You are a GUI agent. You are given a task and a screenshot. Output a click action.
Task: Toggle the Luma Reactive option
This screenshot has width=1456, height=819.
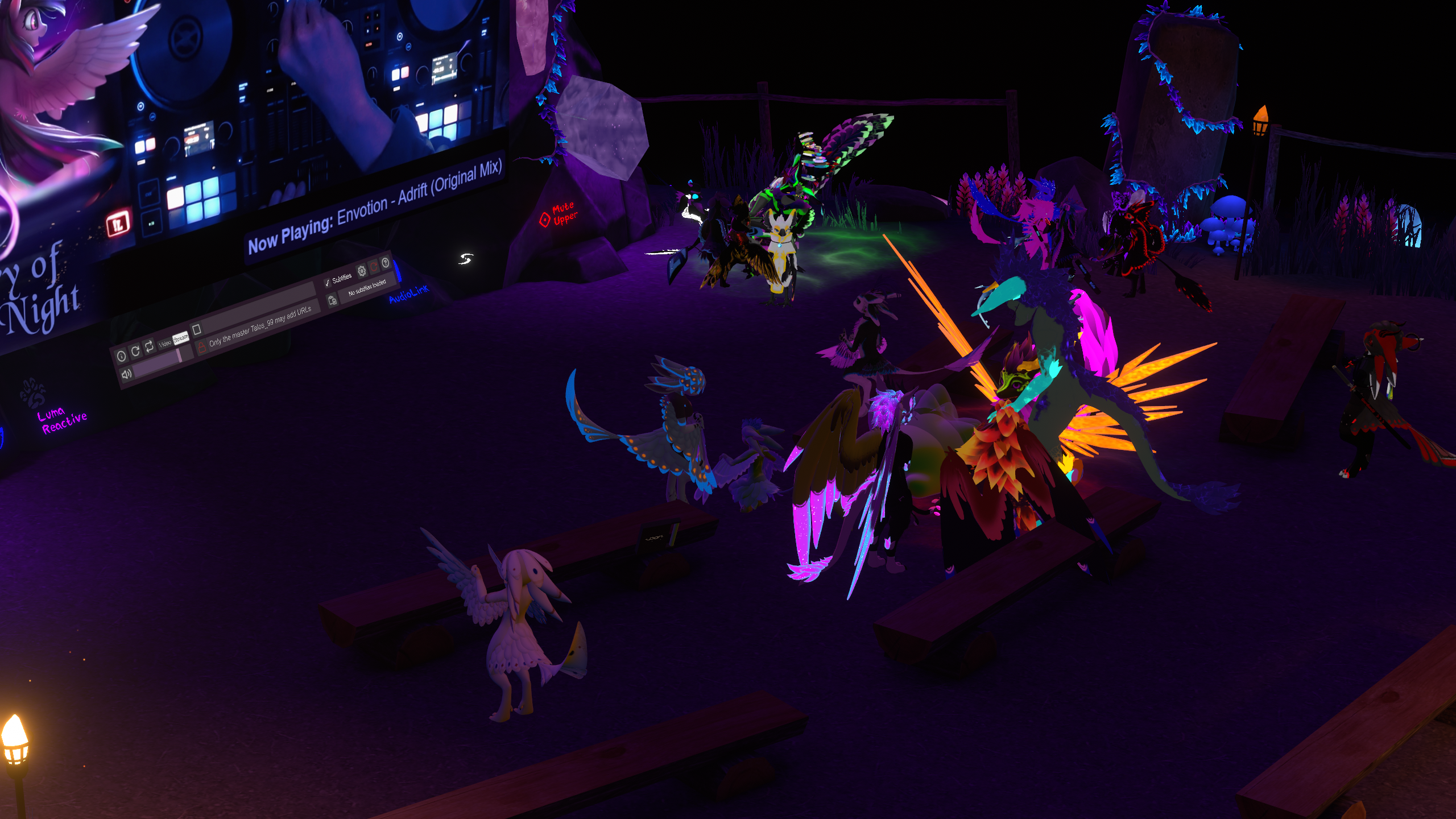pos(63,420)
